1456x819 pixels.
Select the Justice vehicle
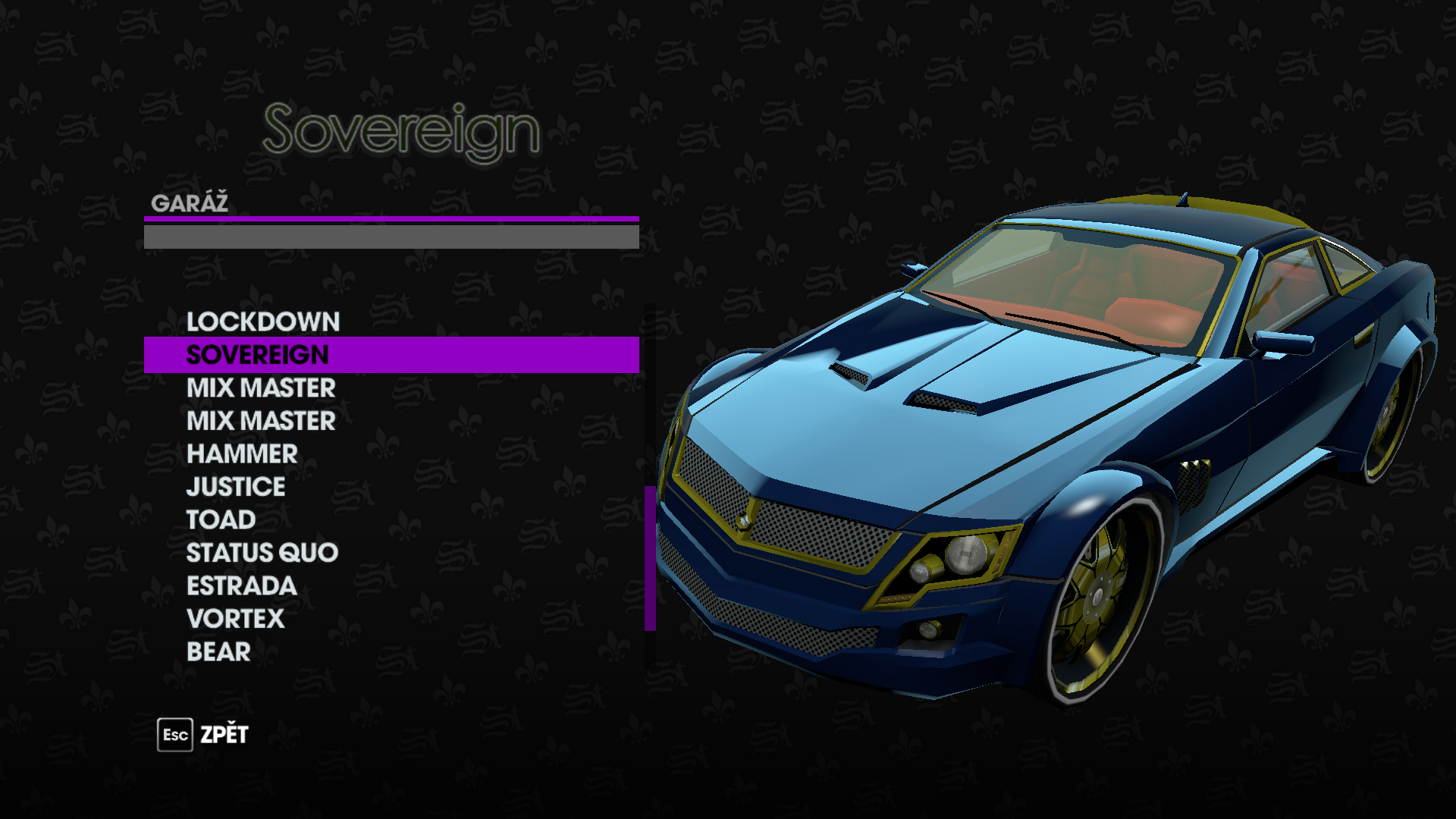[236, 487]
